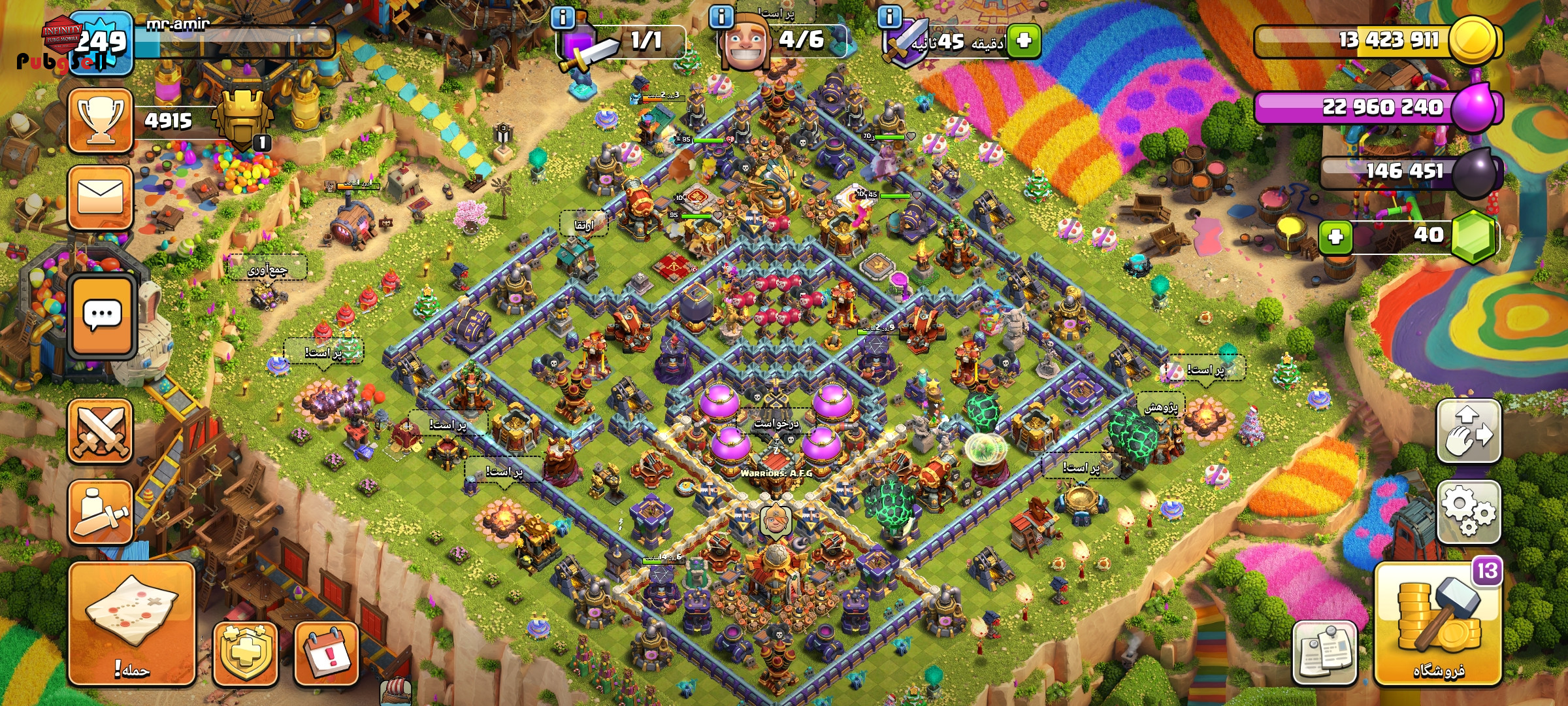Open the Shop with hammer and coins
This screenshot has width=1568, height=706.
click(x=1437, y=624)
